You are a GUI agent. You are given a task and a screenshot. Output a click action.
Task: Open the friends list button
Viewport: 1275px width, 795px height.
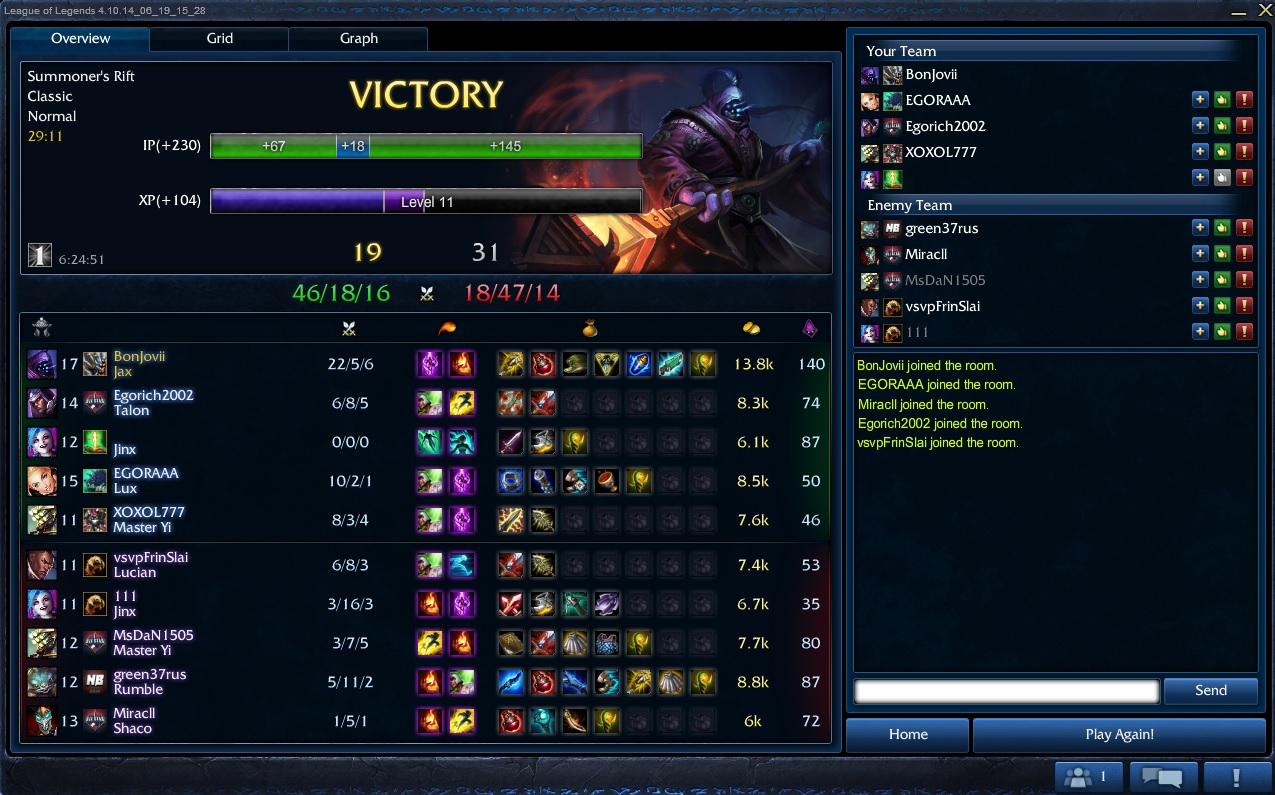1089,776
